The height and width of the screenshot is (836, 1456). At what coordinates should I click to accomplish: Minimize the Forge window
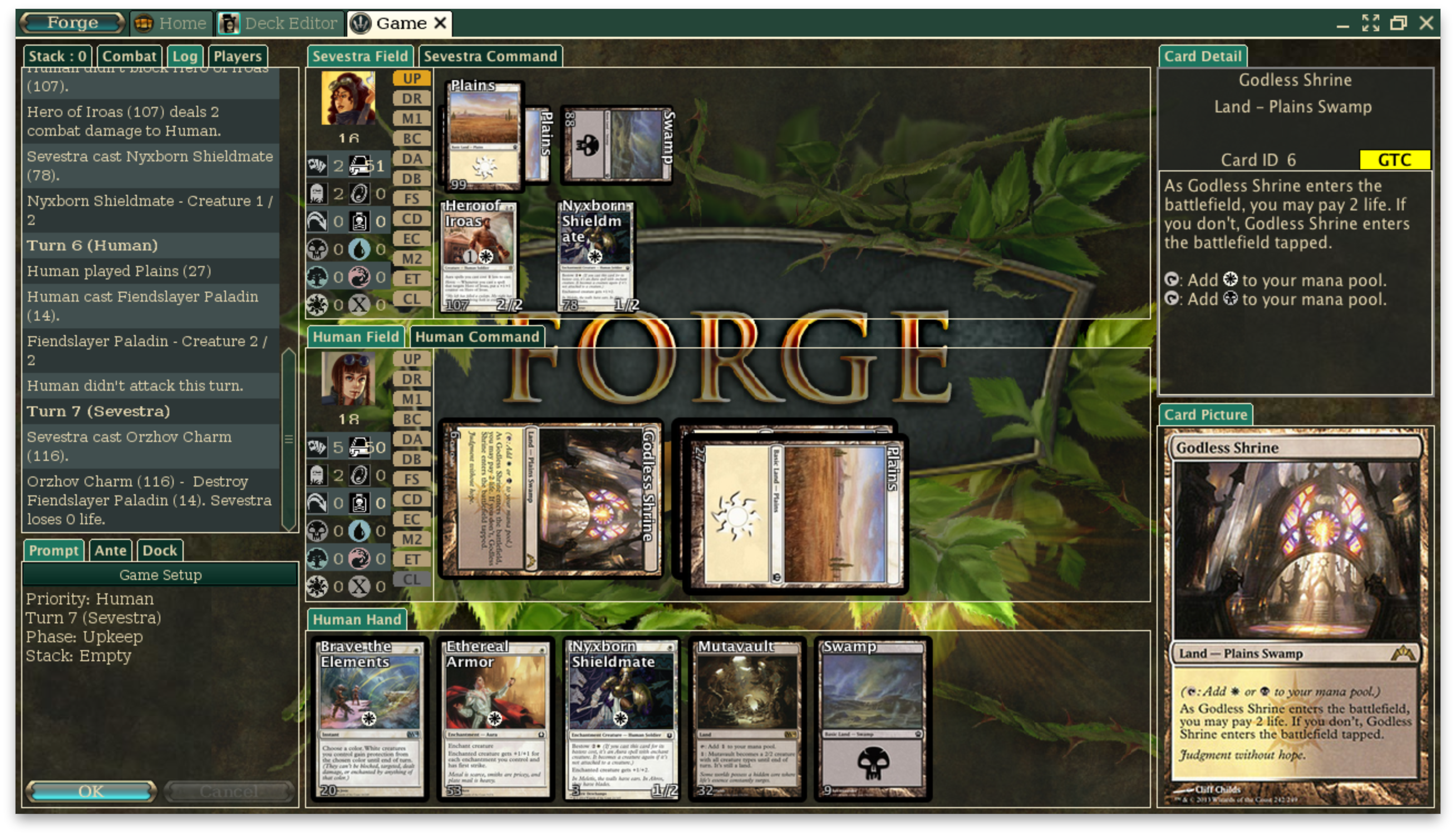(x=1342, y=23)
